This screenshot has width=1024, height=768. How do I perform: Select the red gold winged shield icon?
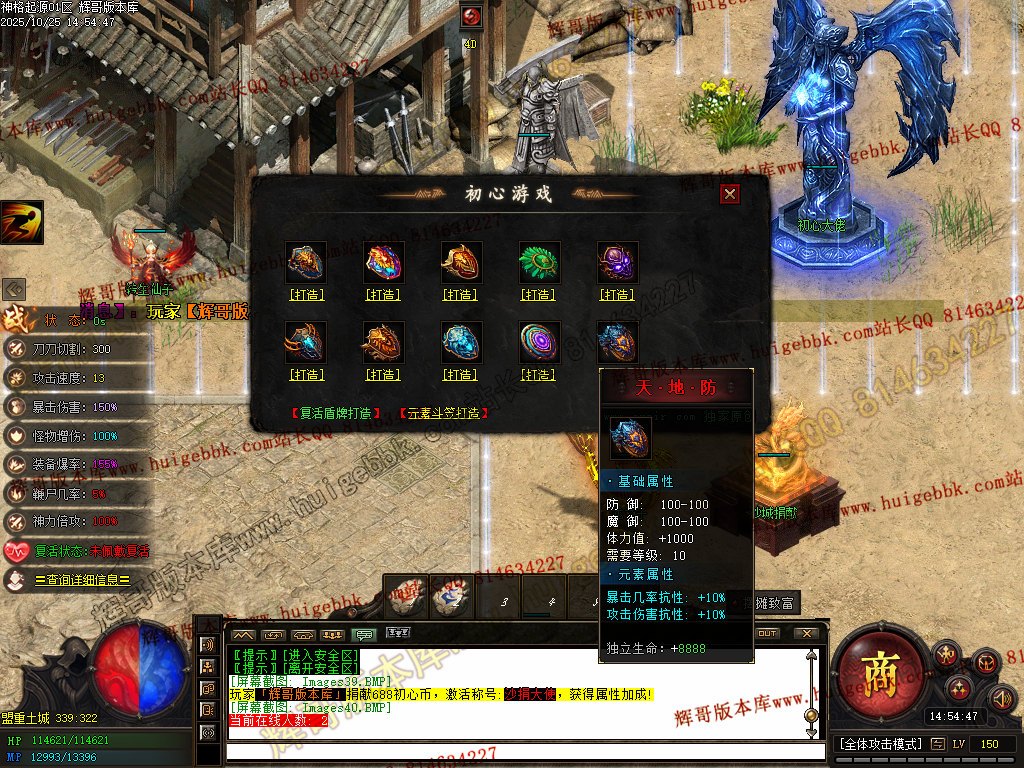click(x=461, y=262)
